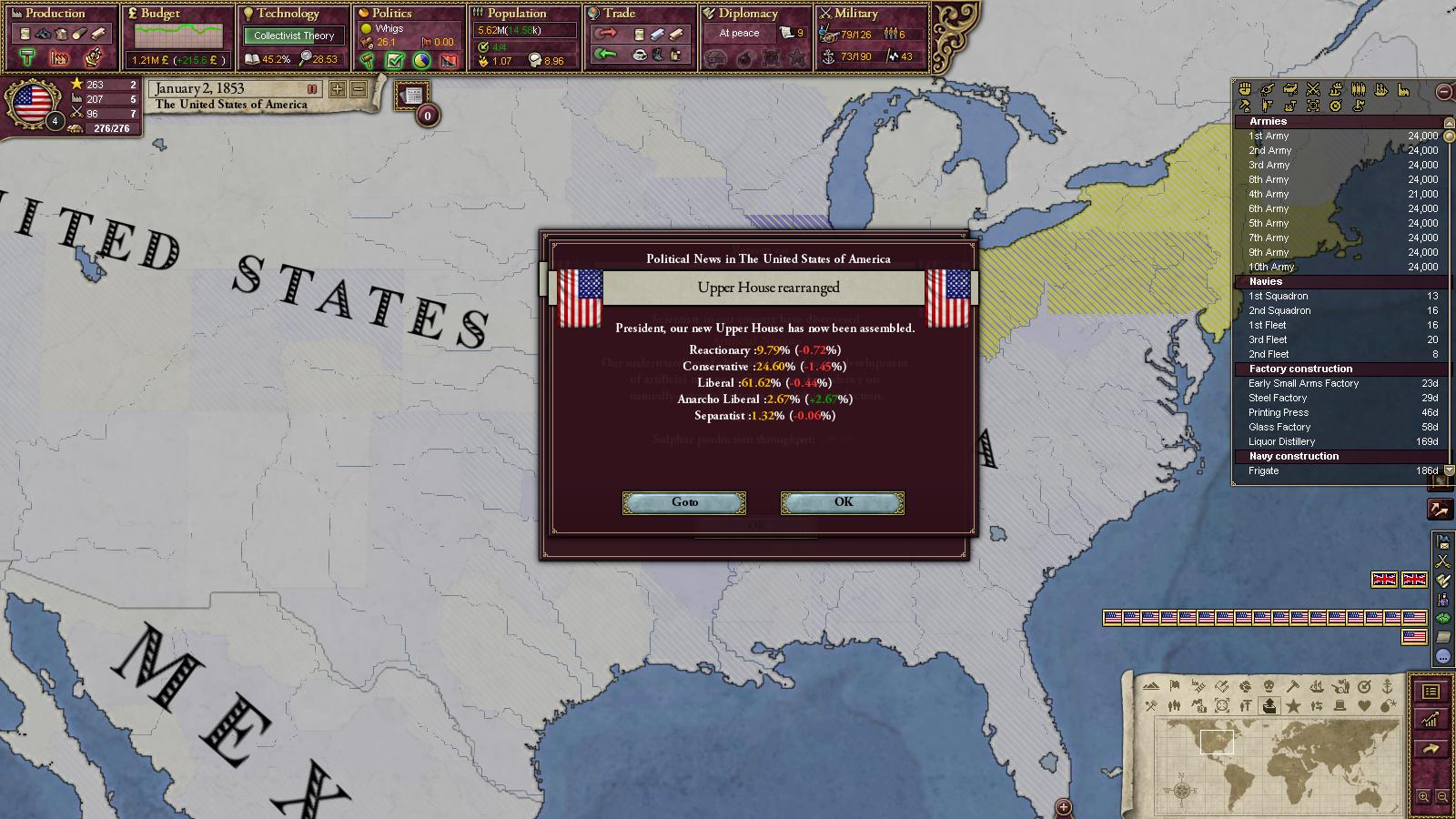Select the 4th Army entry
The image size is (1456, 819).
[1269, 194]
